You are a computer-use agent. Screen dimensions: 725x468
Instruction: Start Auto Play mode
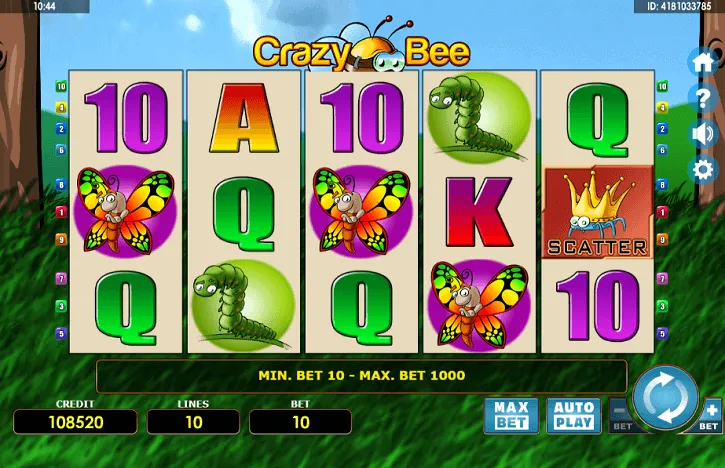pyautogui.click(x=574, y=414)
